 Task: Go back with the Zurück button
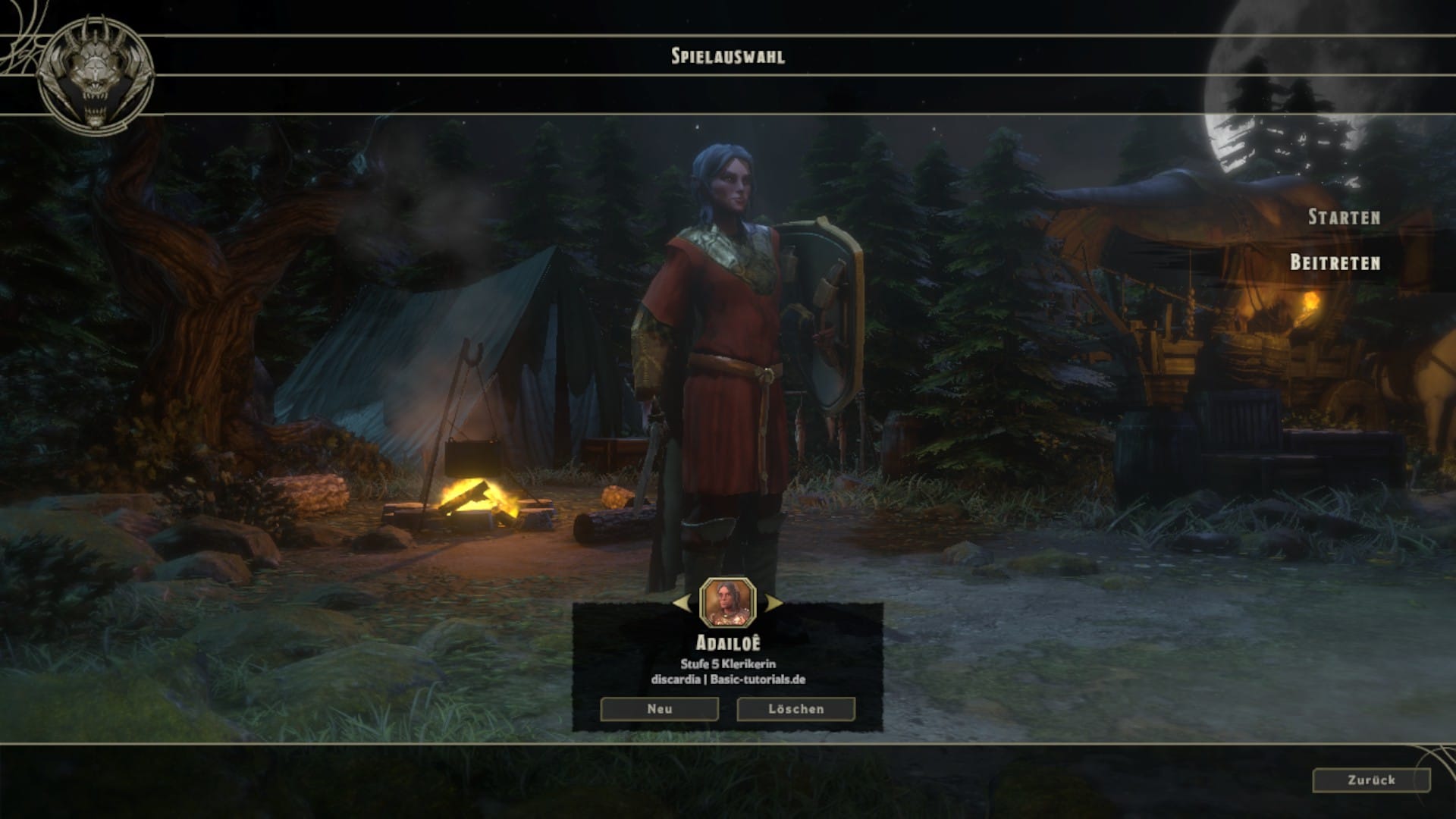pyautogui.click(x=1371, y=780)
